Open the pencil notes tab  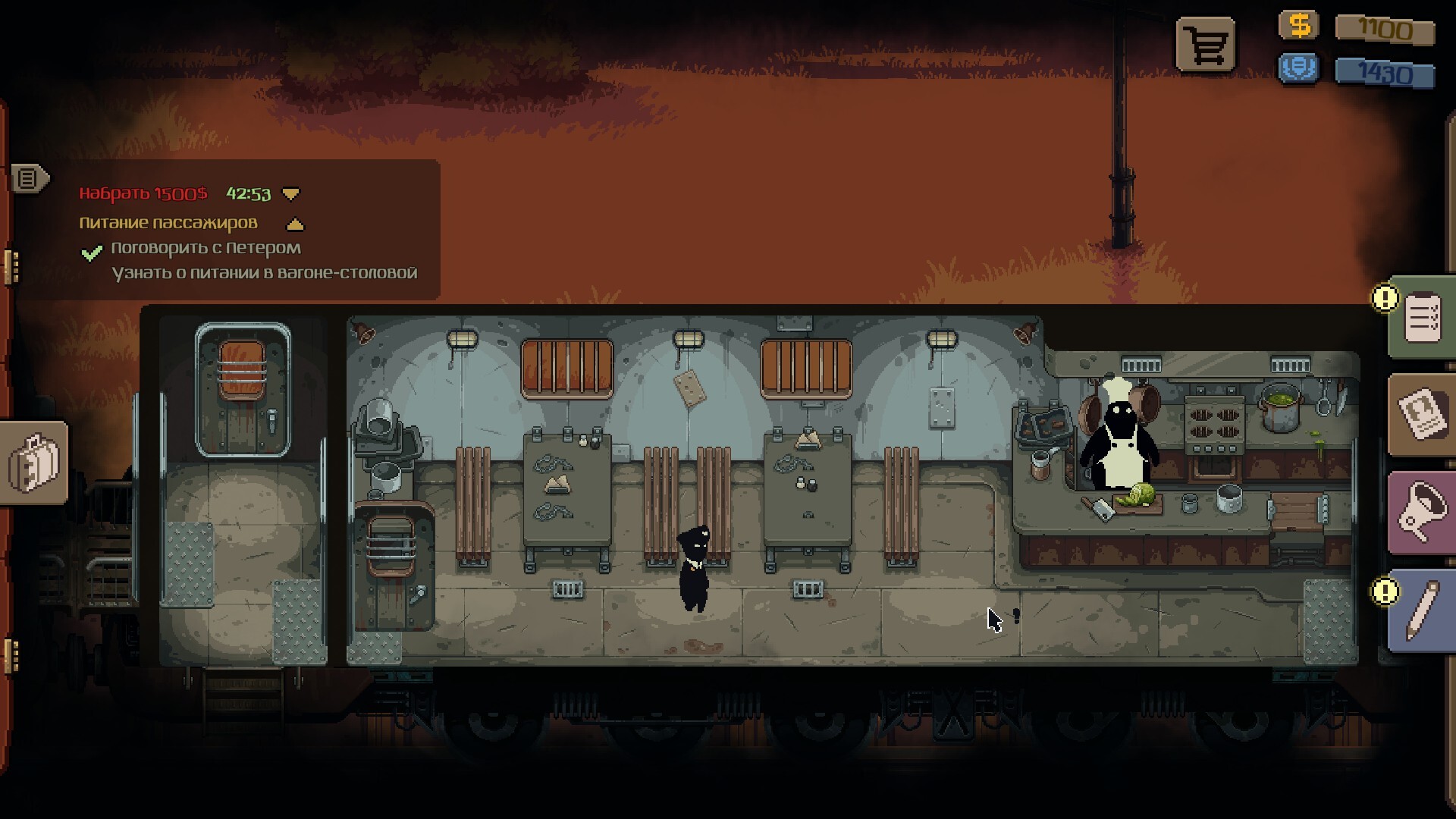click(1422, 610)
